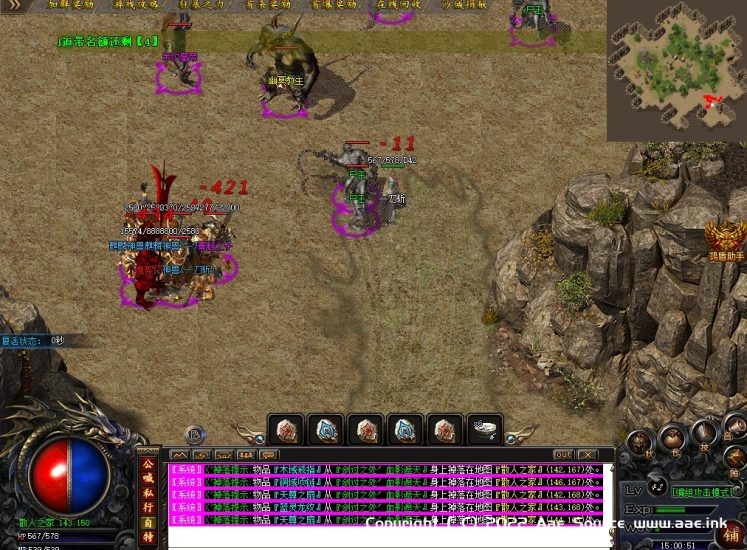Screen dimensions: 747x550
Task: Activate the first red gem hotbar slot
Action: 288,430
